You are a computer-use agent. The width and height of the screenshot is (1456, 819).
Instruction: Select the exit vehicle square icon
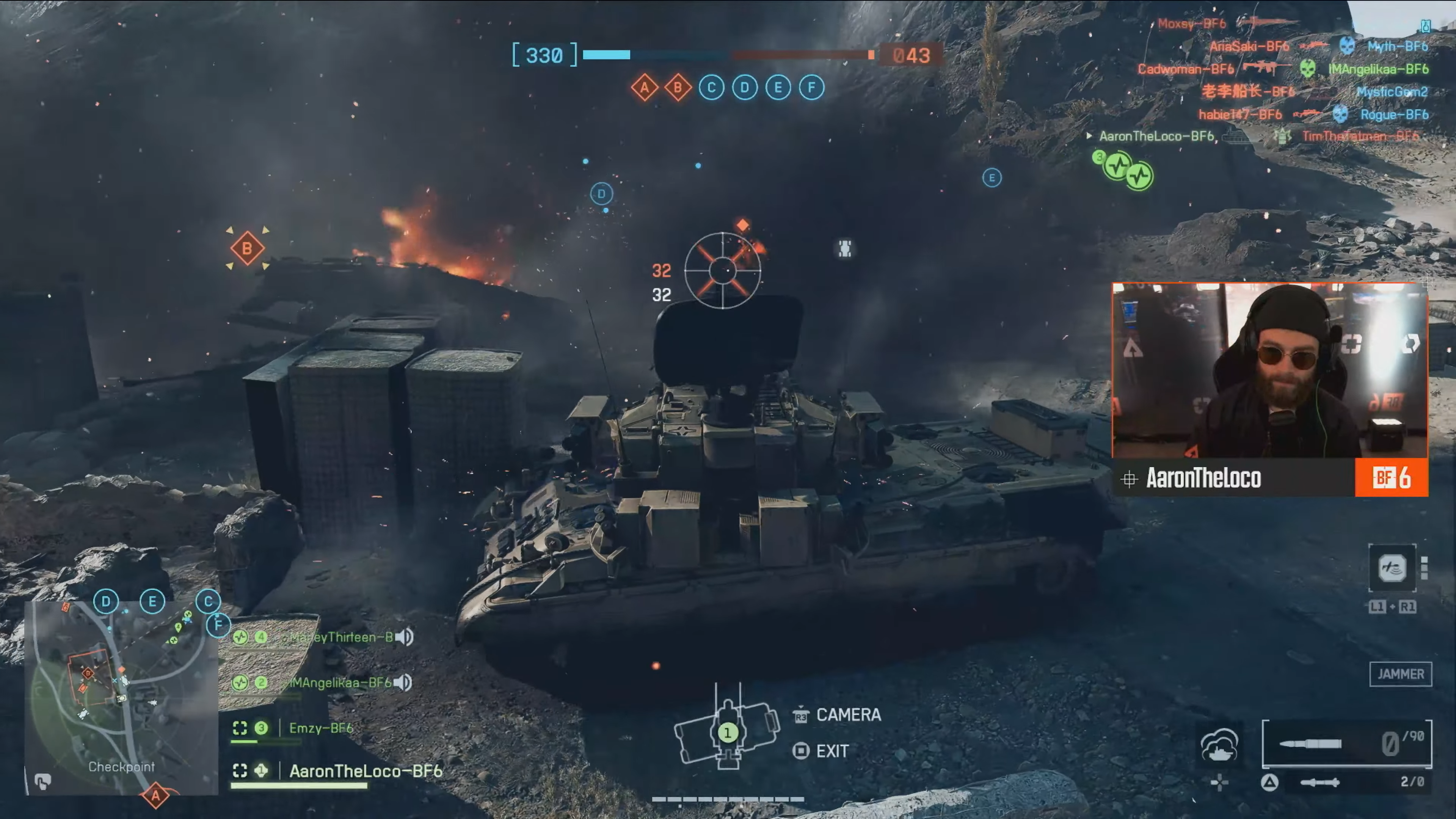[x=800, y=751]
